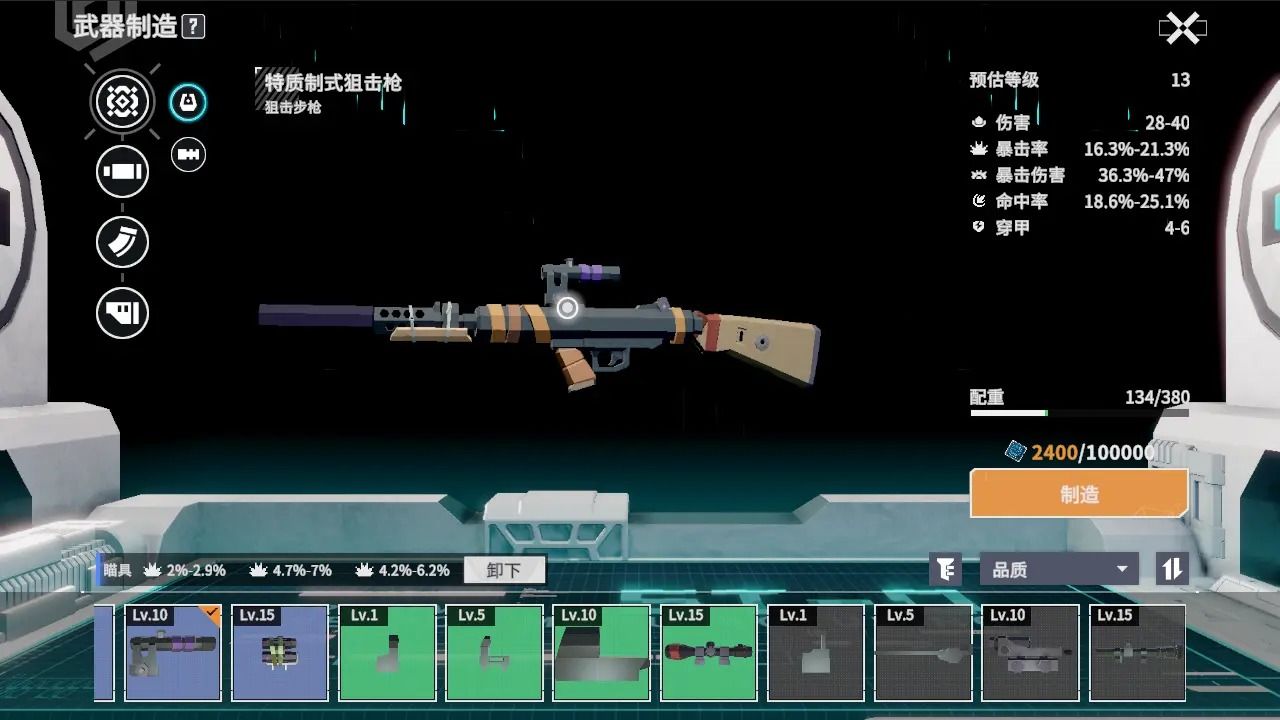Select the Lv.1 gray sight part

click(x=815, y=652)
